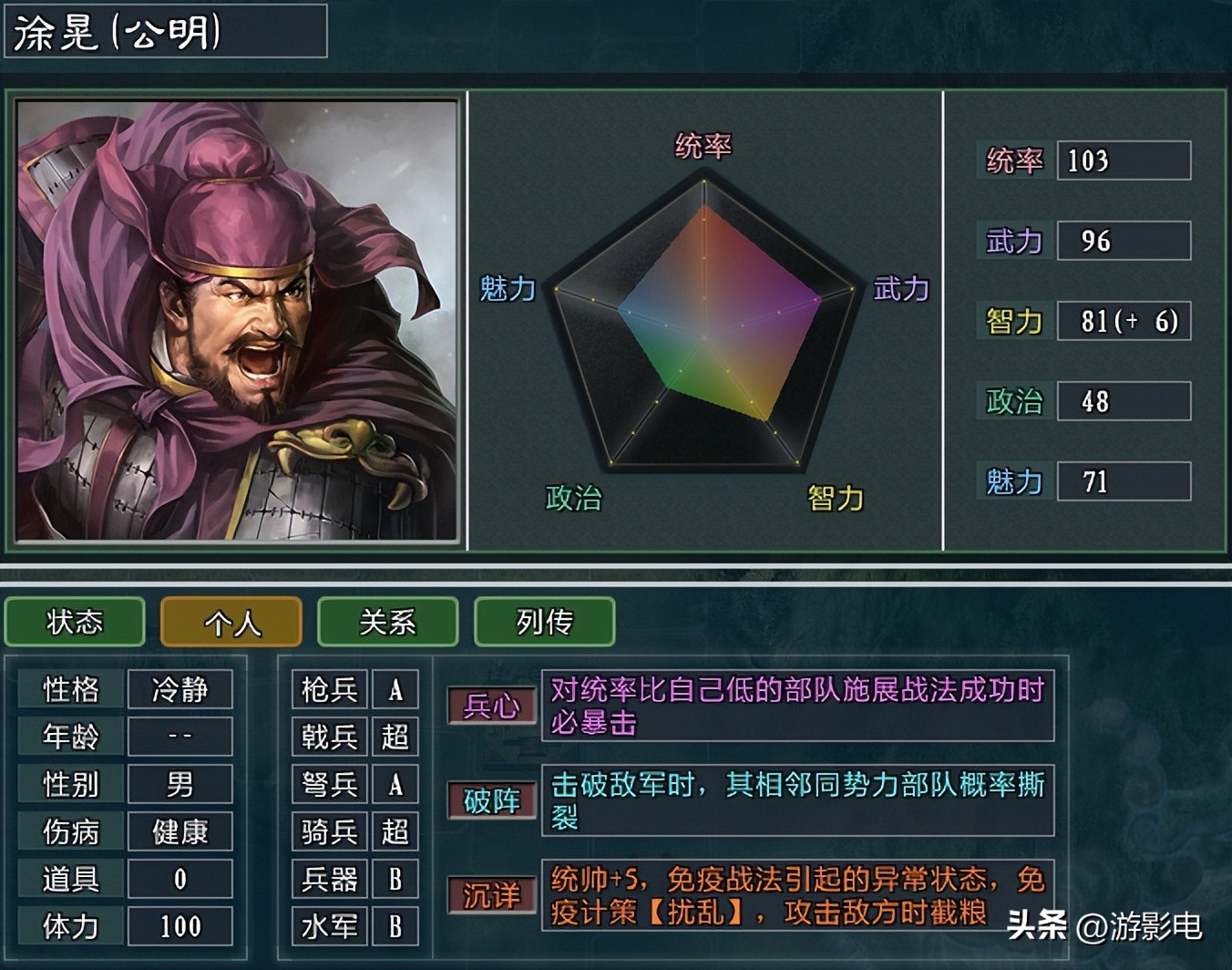Click the 体力 100 stamina bar
The height and width of the screenshot is (970, 1232).
click(180, 926)
